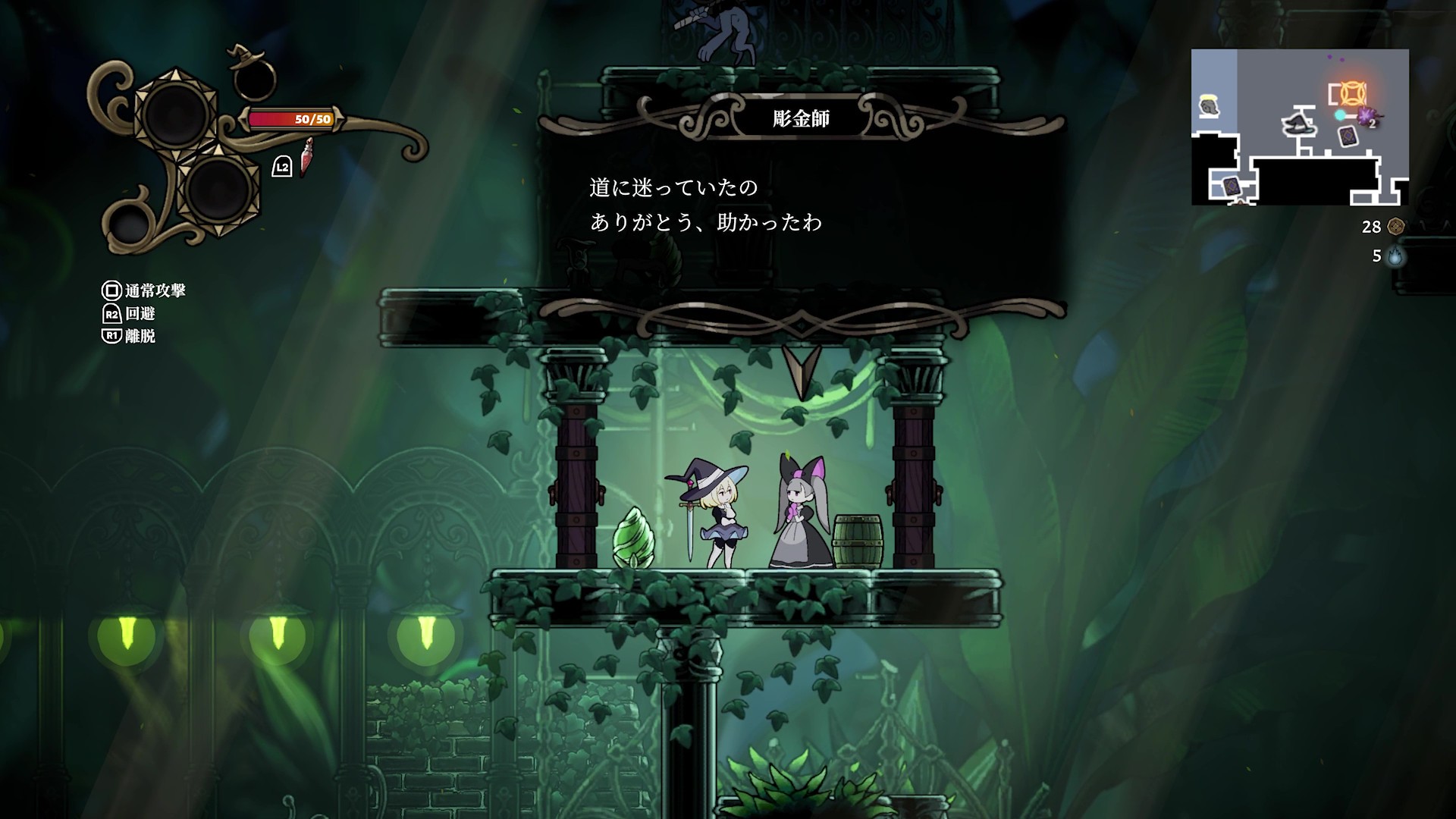Open the spell card marker at minimap bottom-left
Image resolution: width=1456 pixels, height=819 pixels.
(1231, 185)
